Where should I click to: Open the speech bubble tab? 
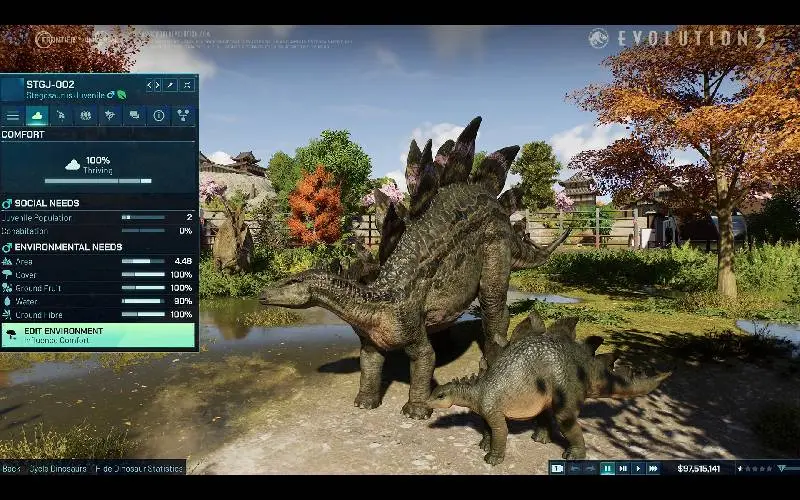pos(134,116)
